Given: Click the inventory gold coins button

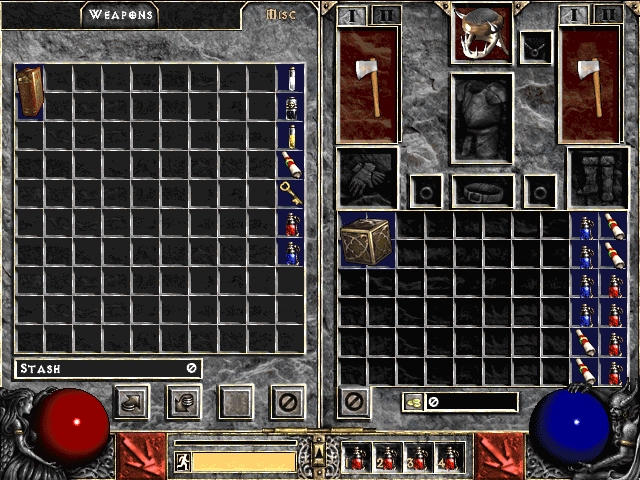Looking at the screenshot, I should point(413,402).
